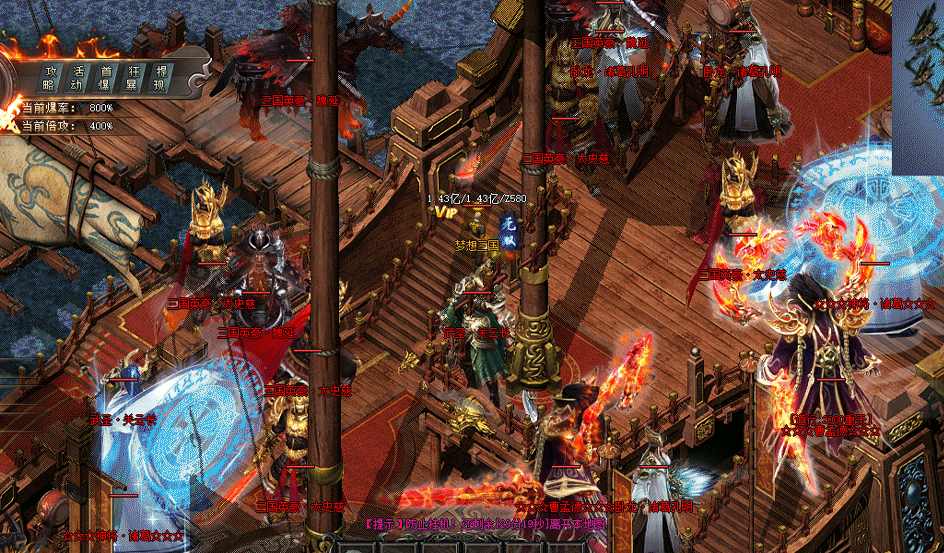Open the 活动 events button
This screenshot has height=553, width=944.
pyautogui.click(x=77, y=78)
